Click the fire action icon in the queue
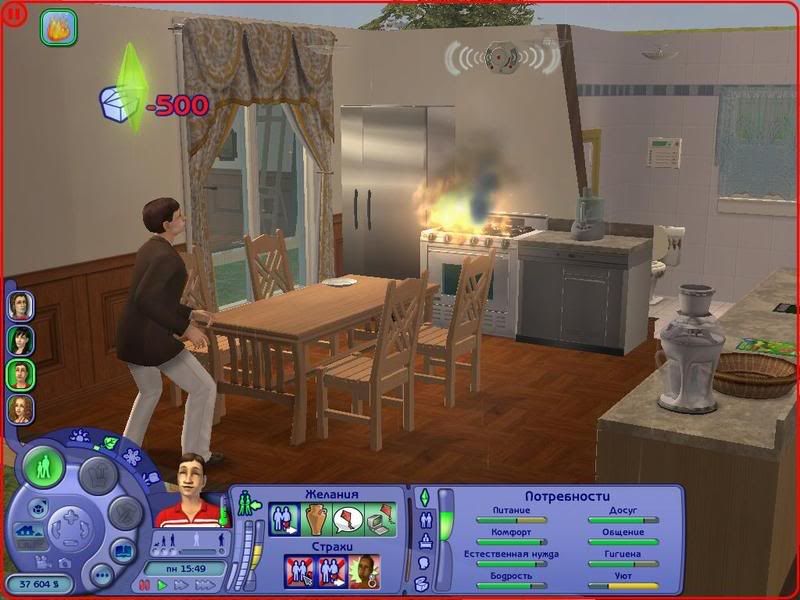This screenshot has height=600, width=800. click(x=58, y=27)
